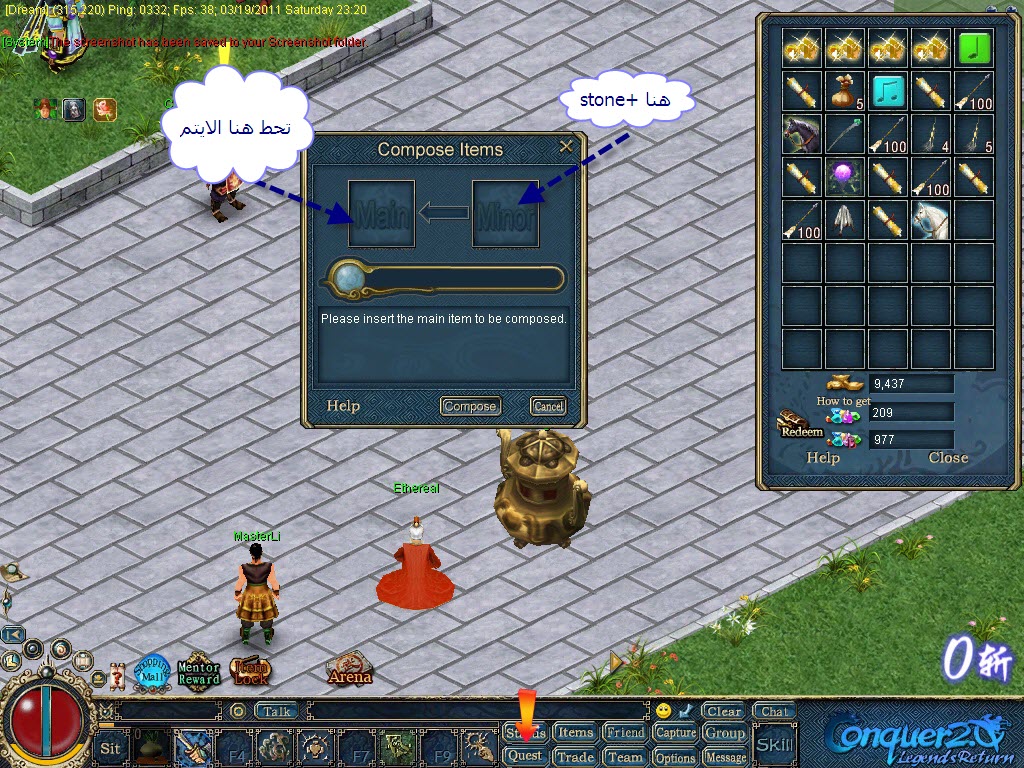Click the Sit button

click(x=110, y=747)
